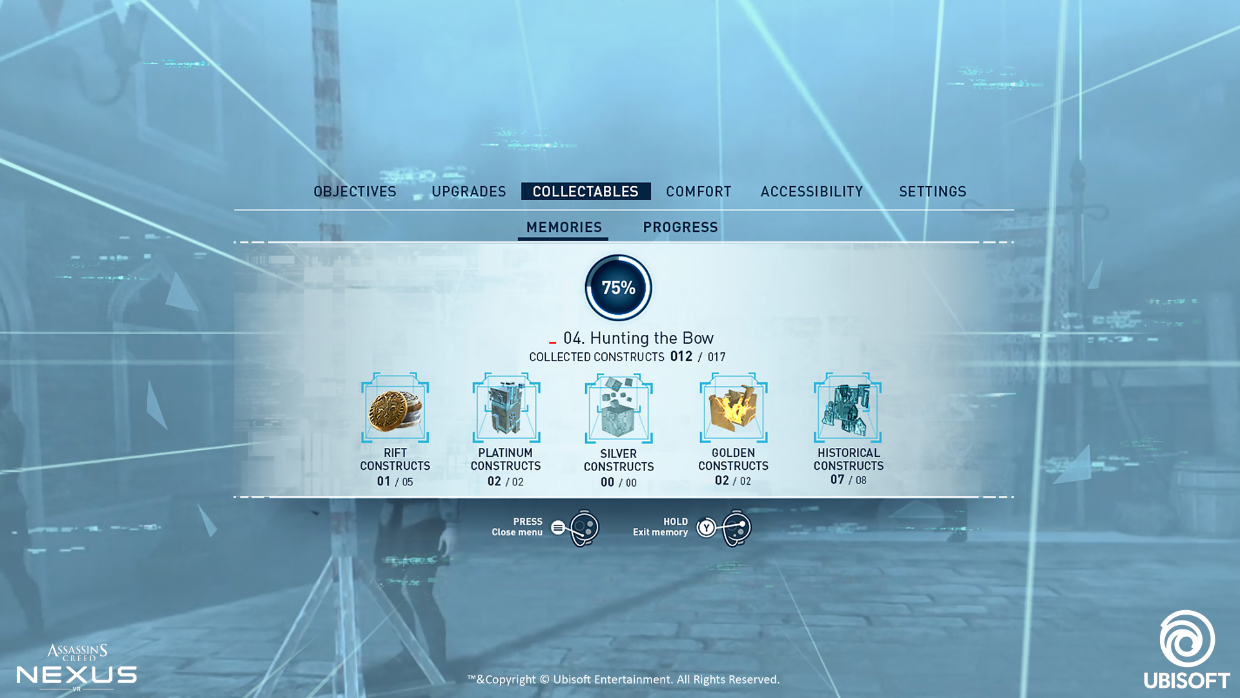Switch to the Progress sub-tab
This screenshot has width=1240, height=698.
coord(680,228)
